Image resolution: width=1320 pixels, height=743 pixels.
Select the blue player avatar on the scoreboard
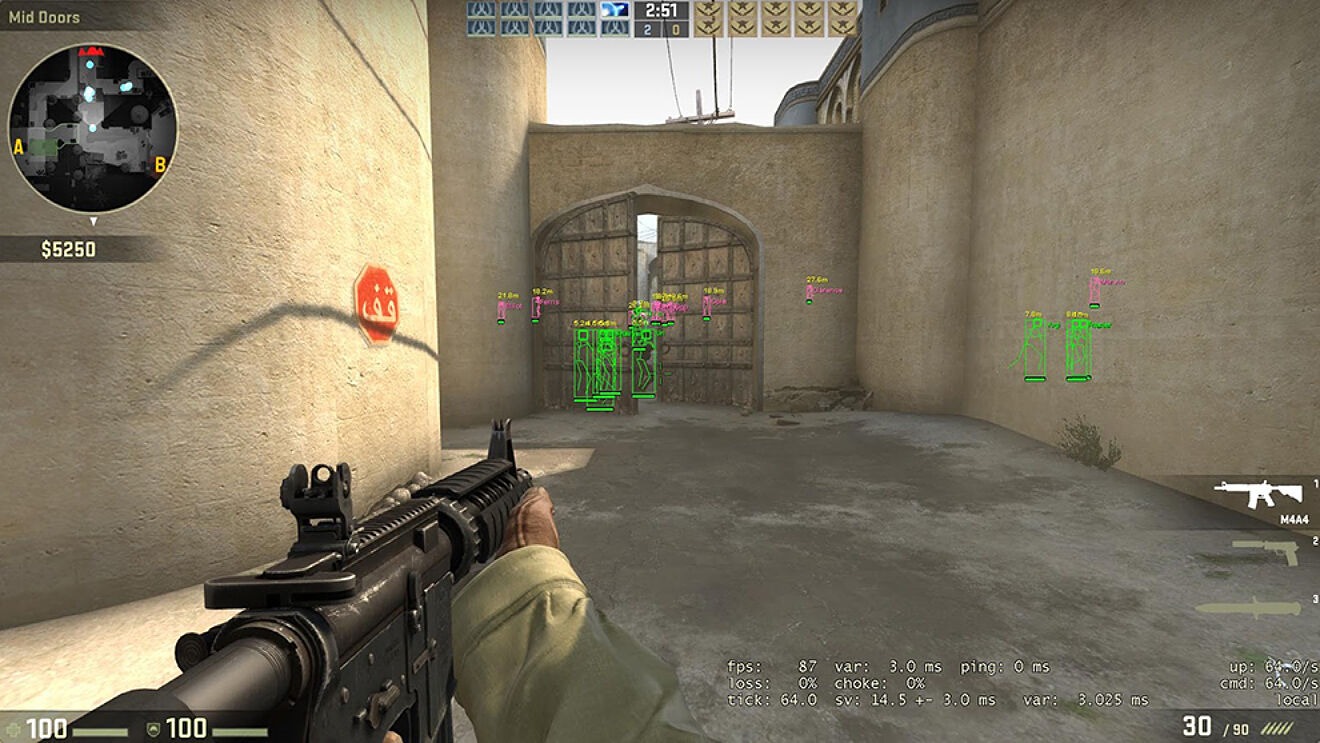coord(614,11)
